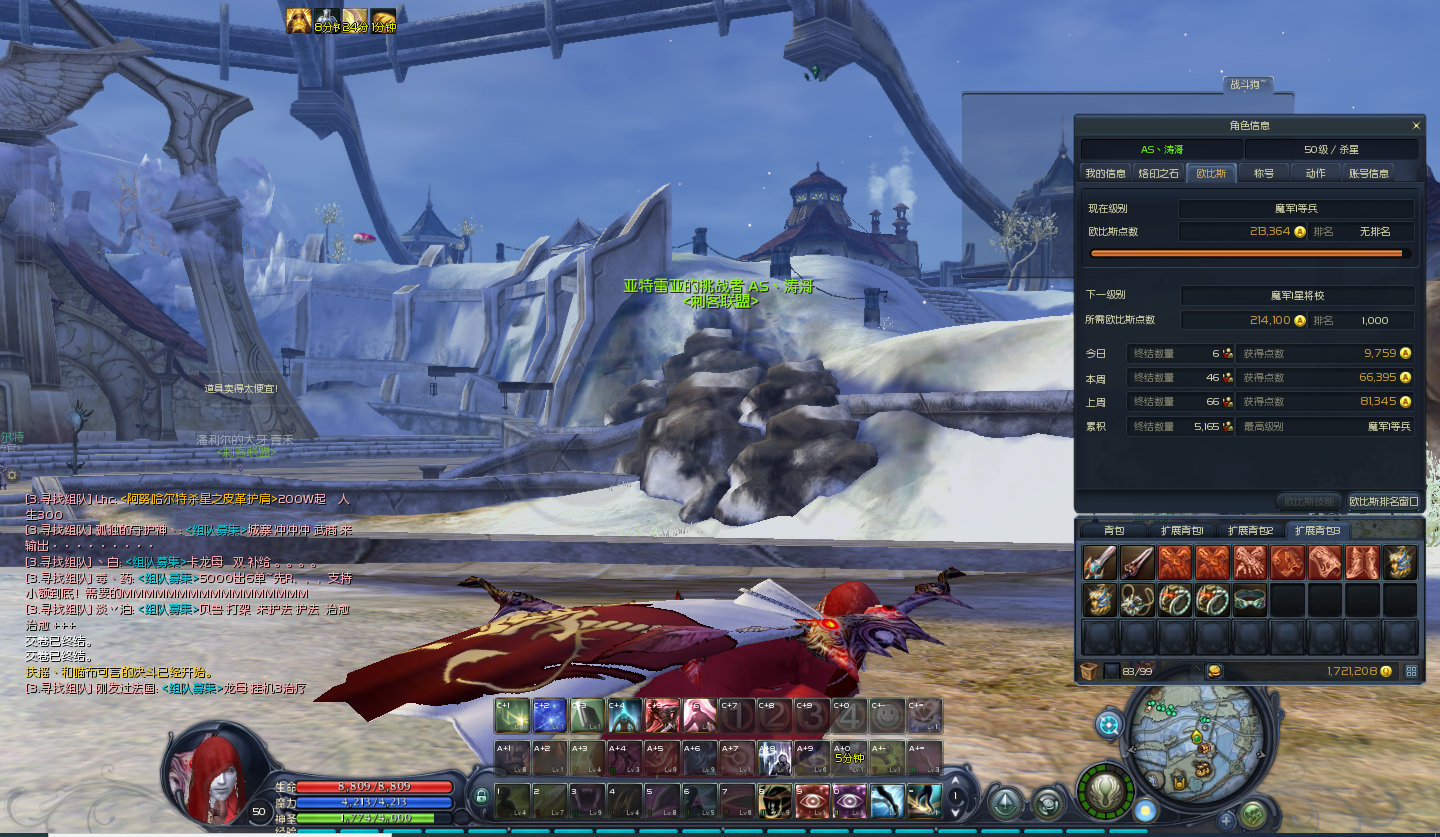Open the 扩展背包1 bag tab
This screenshot has height=837, width=1440.
pos(1181,530)
